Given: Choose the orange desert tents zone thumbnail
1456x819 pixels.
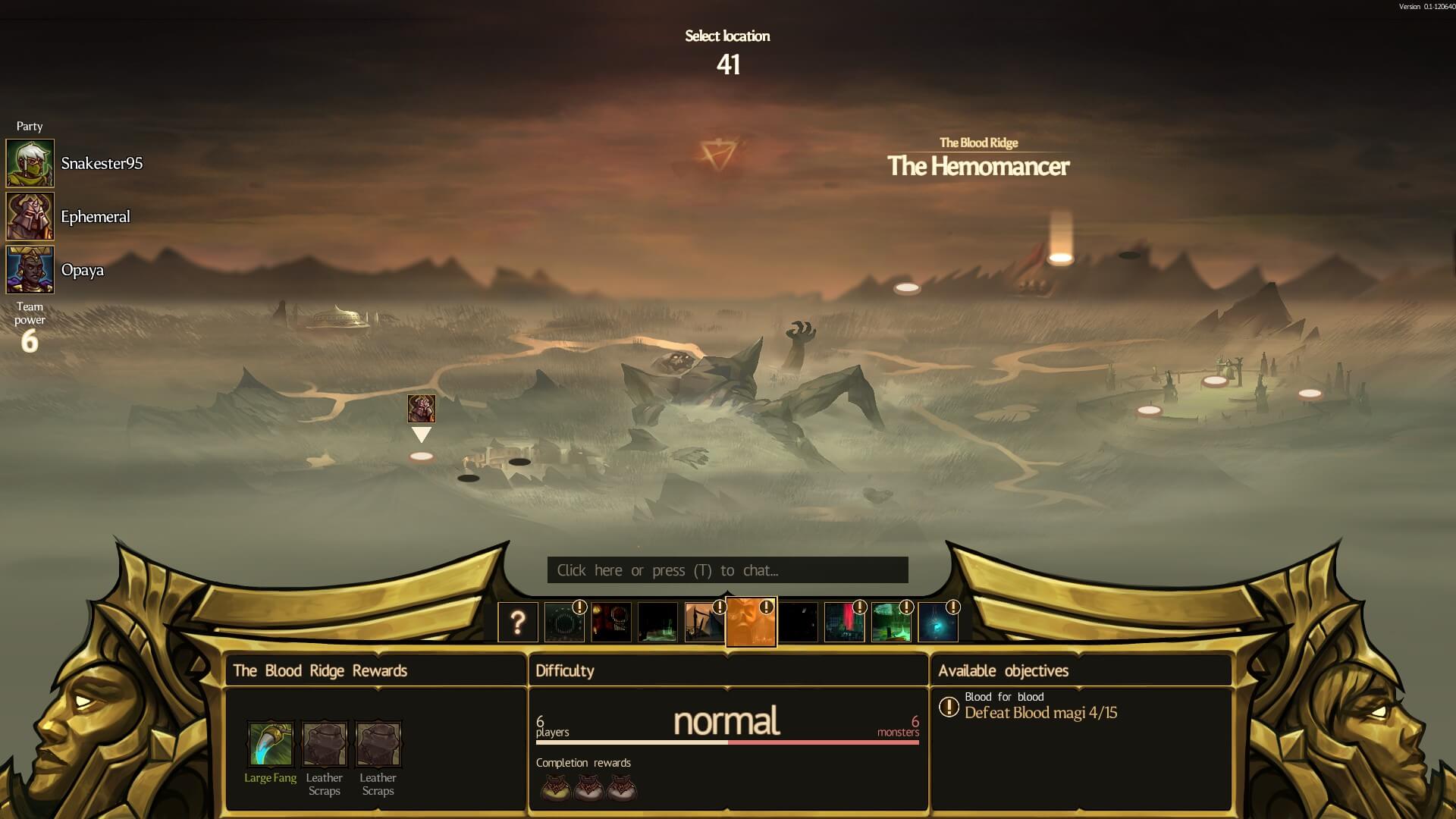Looking at the screenshot, I should (x=704, y=623).
